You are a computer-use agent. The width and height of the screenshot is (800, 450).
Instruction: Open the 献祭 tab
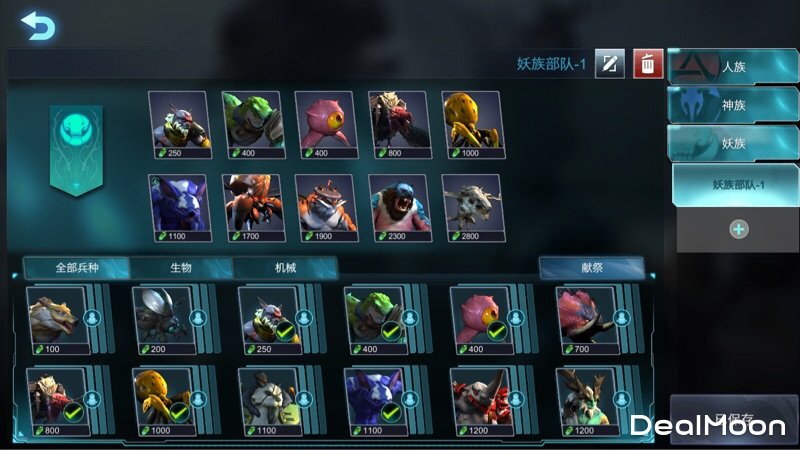click(x=591, y=268)
